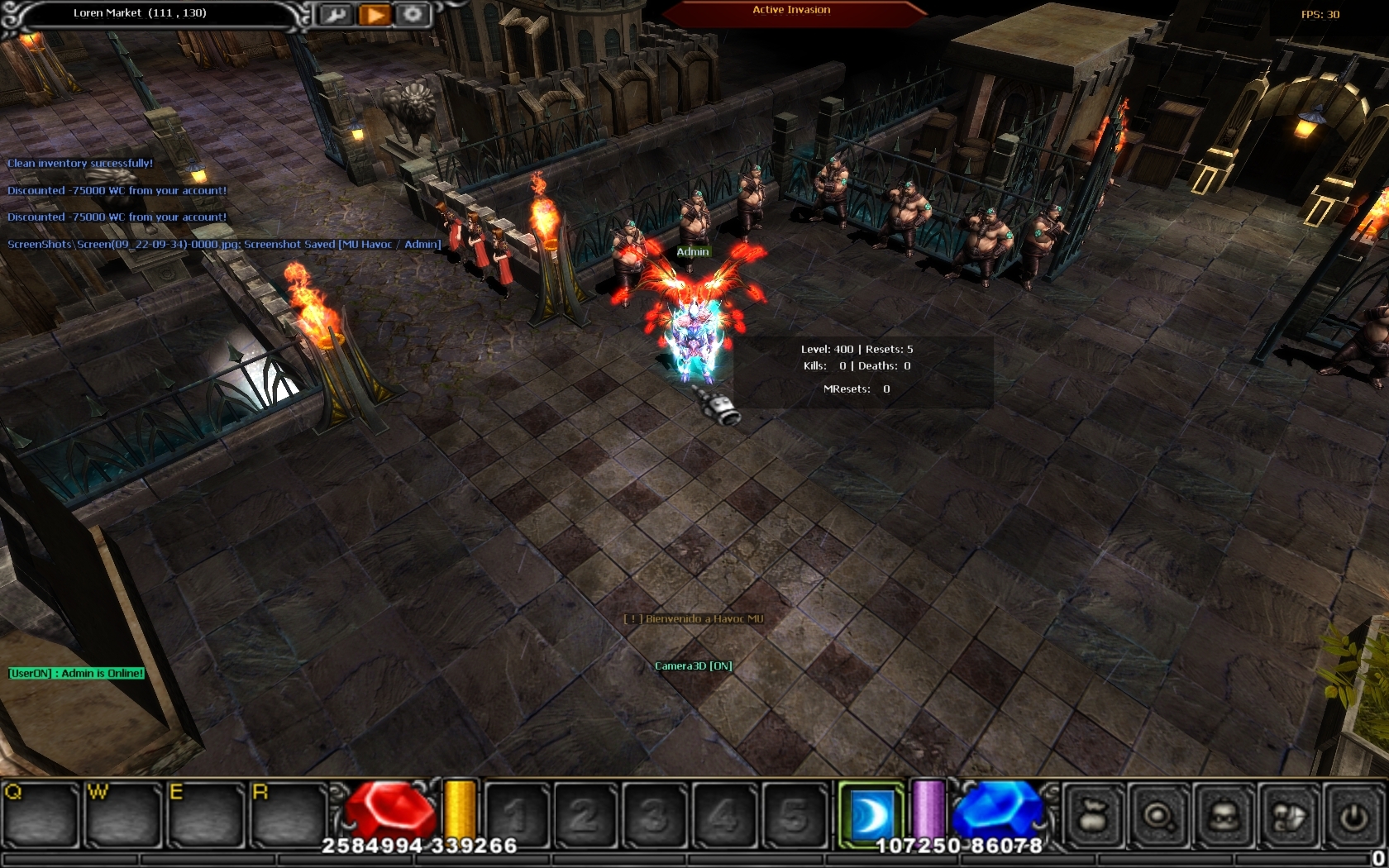Image resolution: width=1389 pixels, height=868 pixels.
Task: Click the Active Invasion banner
Action: [791, 11]
